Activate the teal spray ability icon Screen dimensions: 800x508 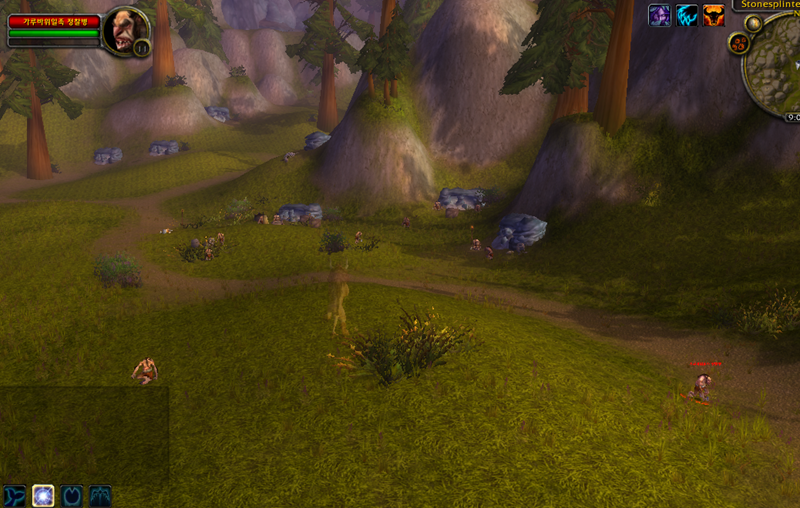coord(101,495)
